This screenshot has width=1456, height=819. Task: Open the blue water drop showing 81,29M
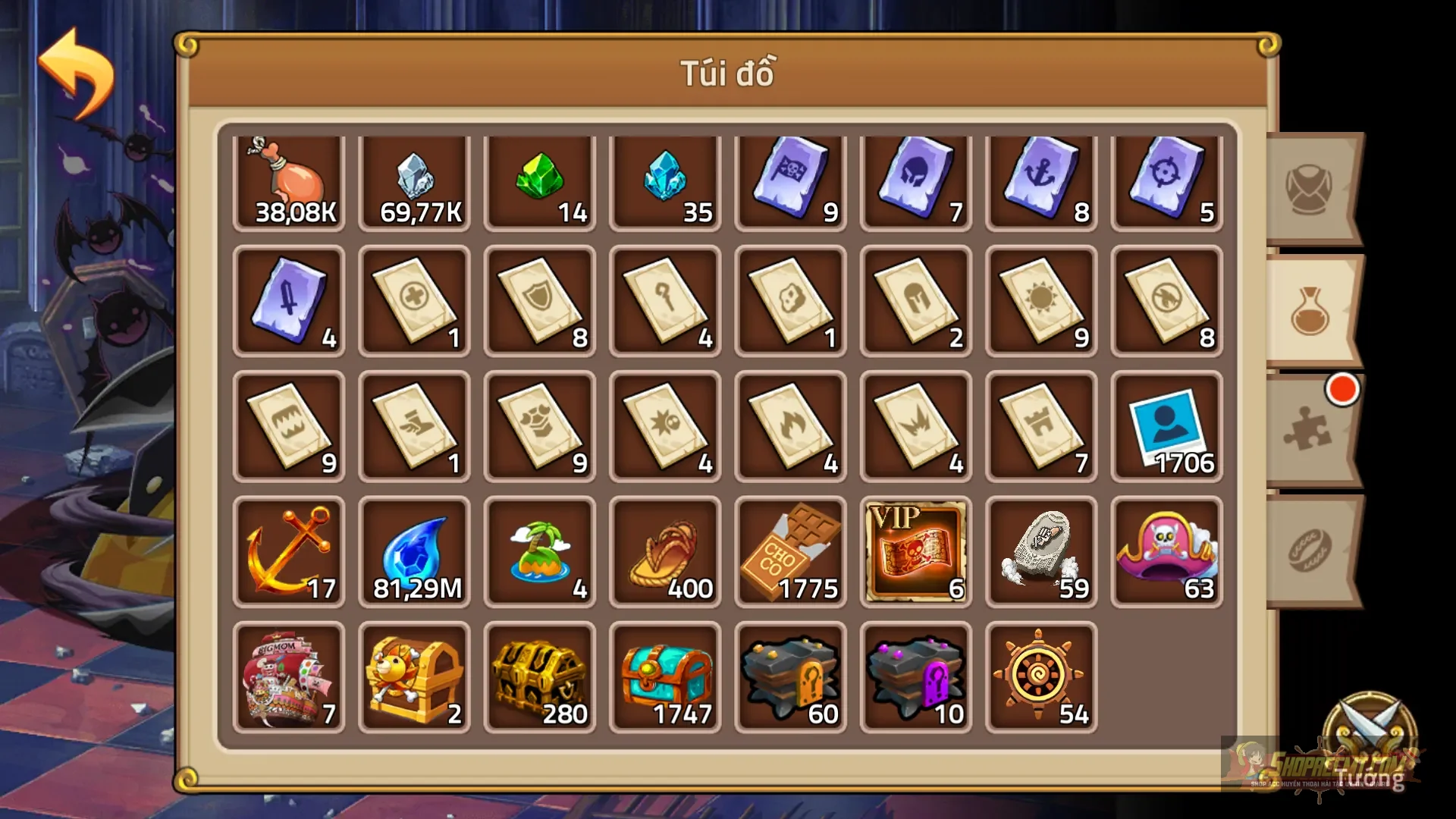point(413,550)
